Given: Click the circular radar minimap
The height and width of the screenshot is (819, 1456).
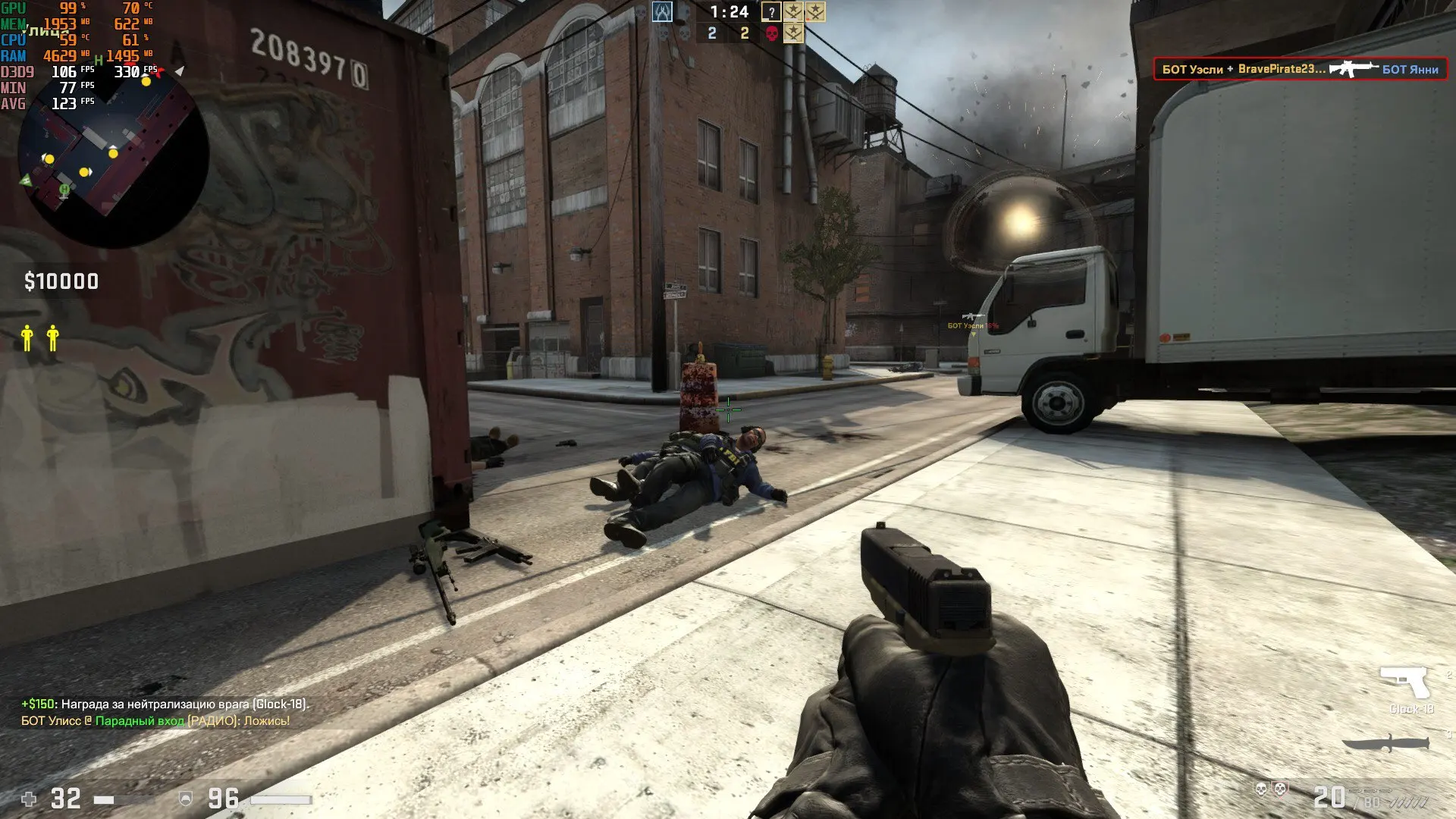Looking at the screenshot, I should [x=112, y=154].
